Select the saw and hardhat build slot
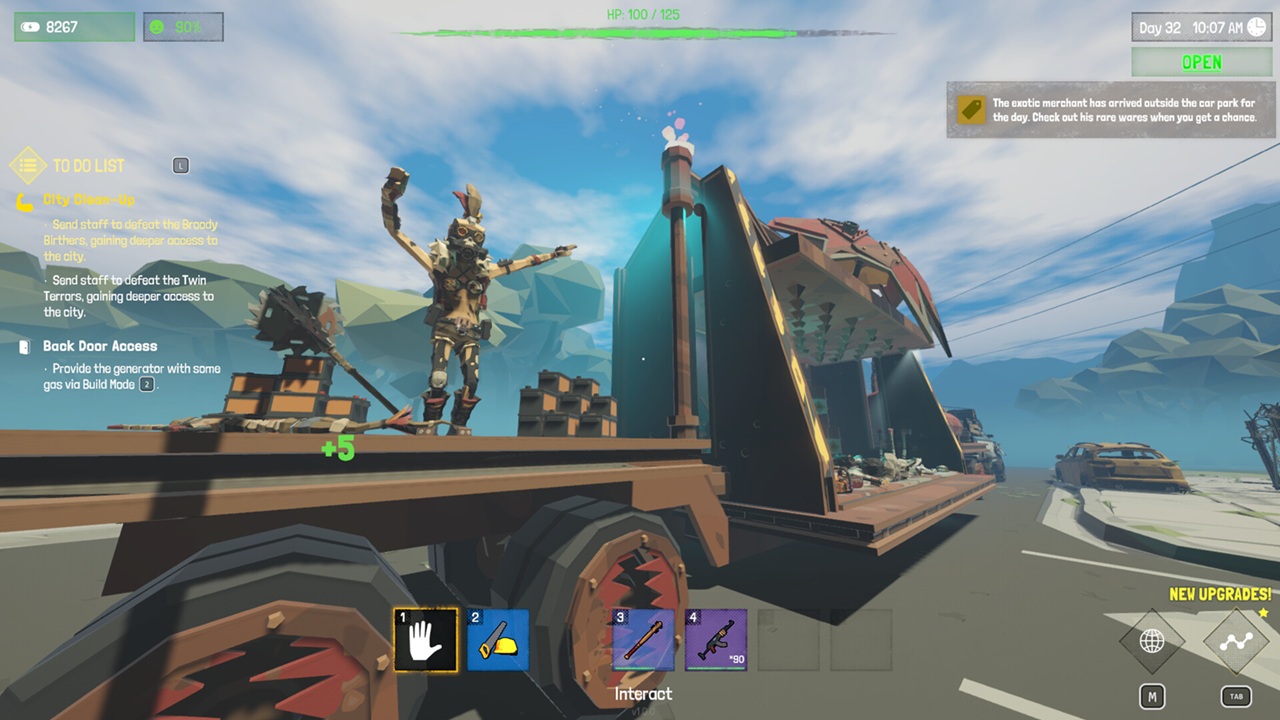This screenshot has width=1280, height=720. pos(498,640)
